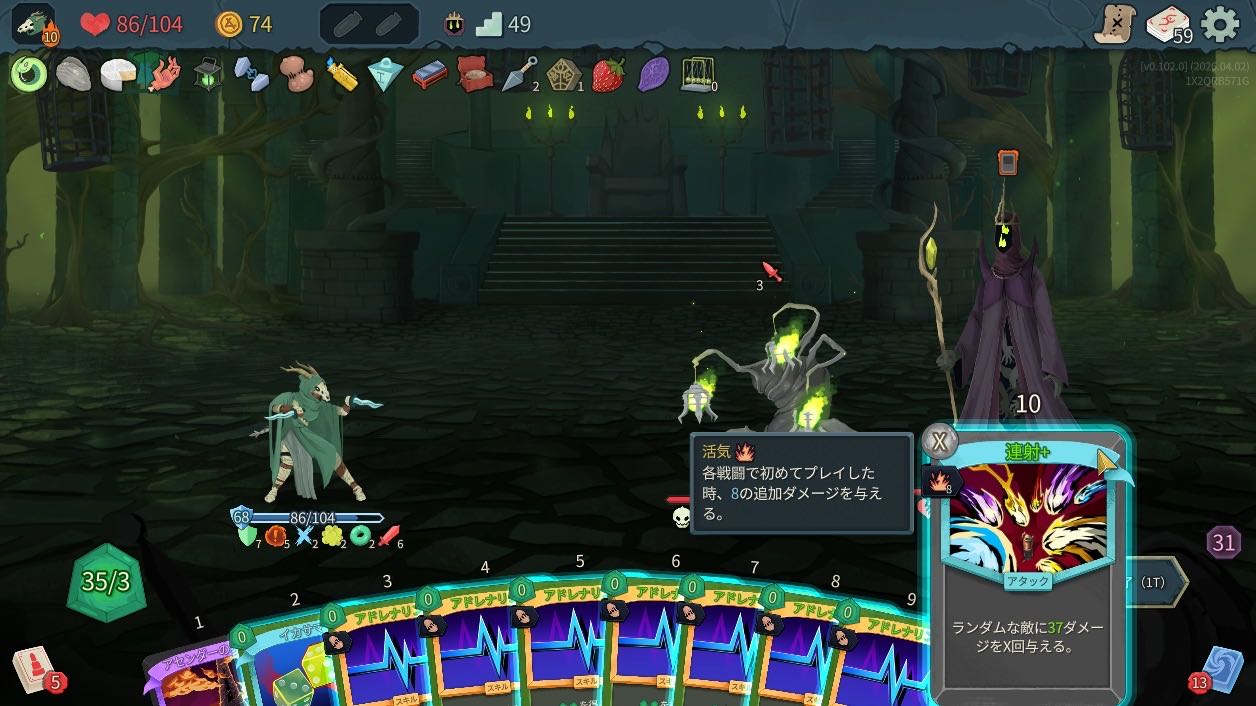The width and height of the screenshot is (1256, 706).
Task: Inspect the purple leaf relic
Action: 653,74
